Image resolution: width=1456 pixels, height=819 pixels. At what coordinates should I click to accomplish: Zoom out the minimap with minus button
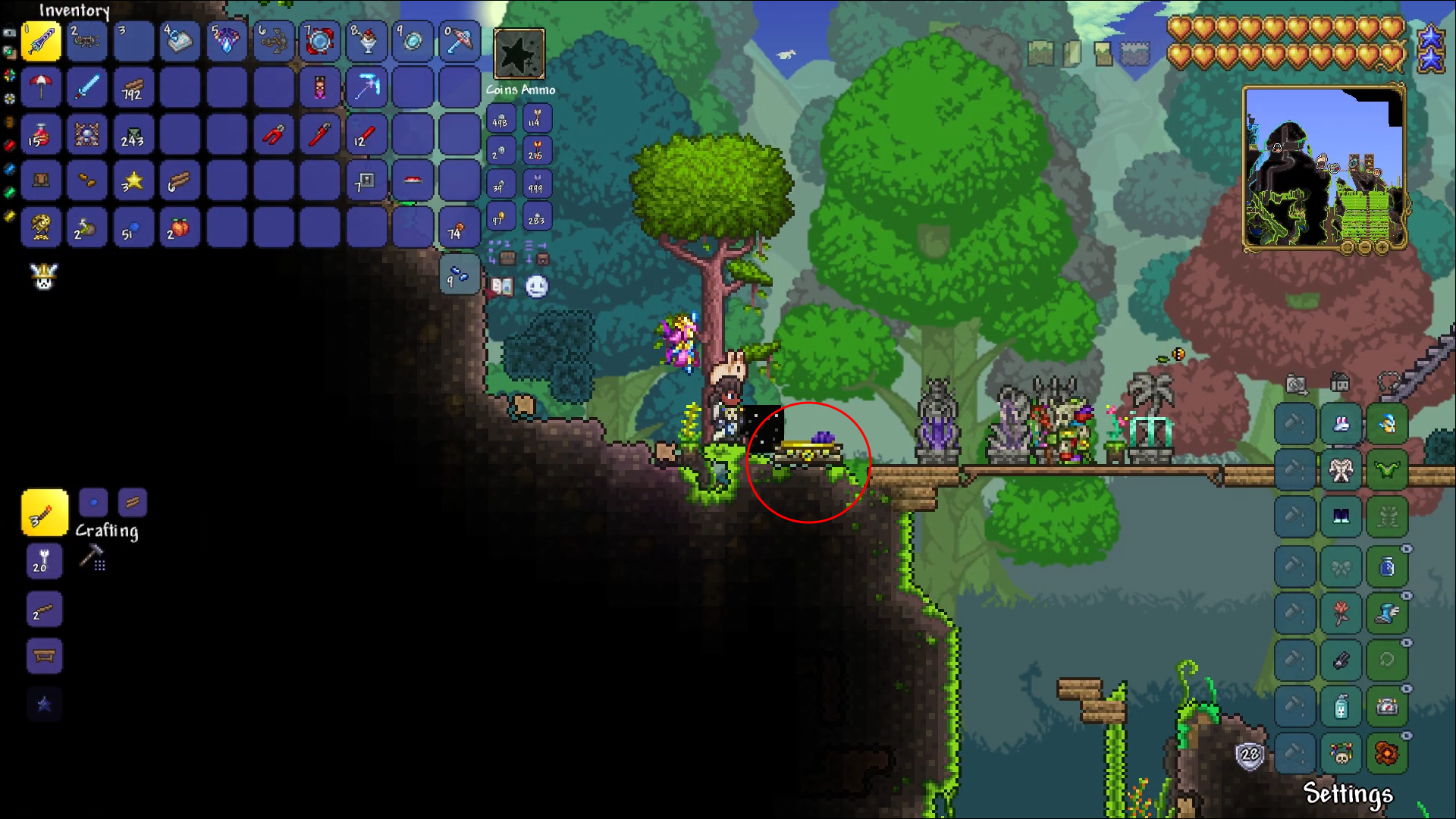(1365, 247)
